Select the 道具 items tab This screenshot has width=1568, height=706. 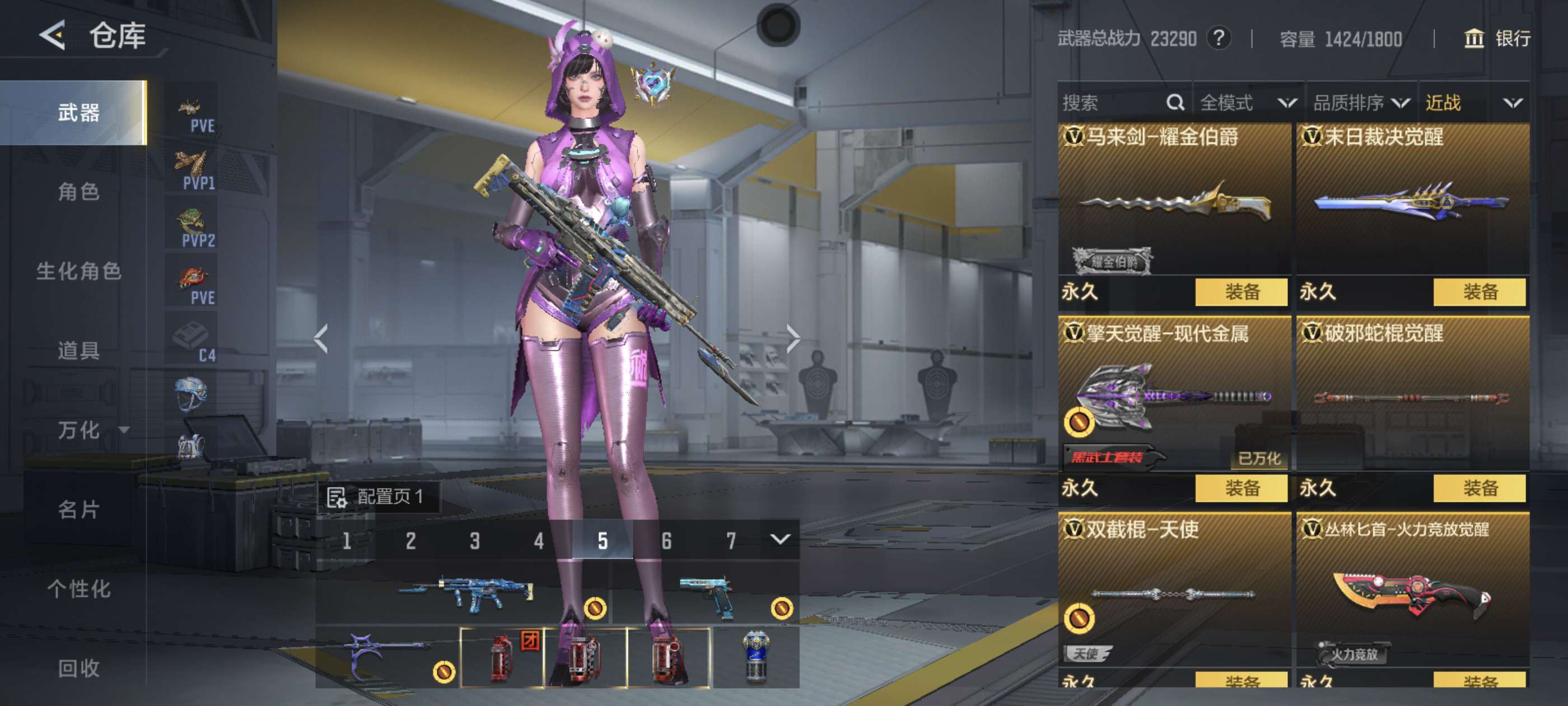click(x=78, y=350)
